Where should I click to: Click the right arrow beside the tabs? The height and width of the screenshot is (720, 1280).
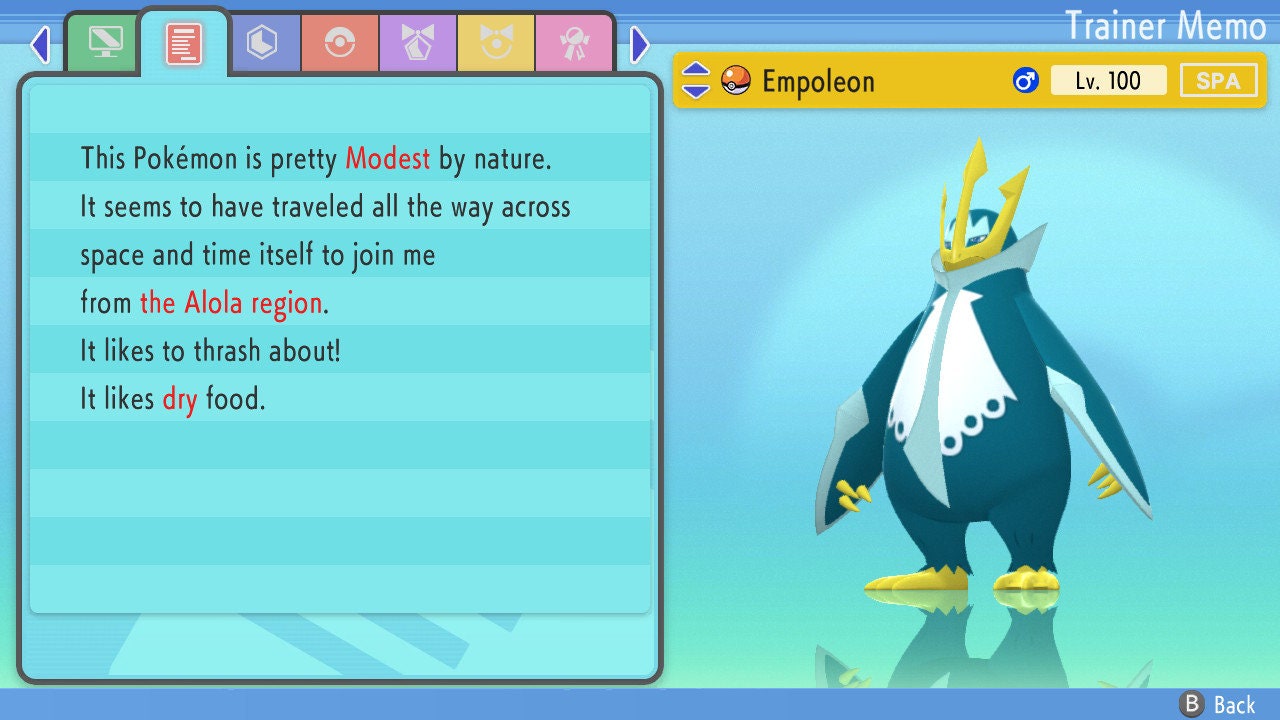click(640, 44)
